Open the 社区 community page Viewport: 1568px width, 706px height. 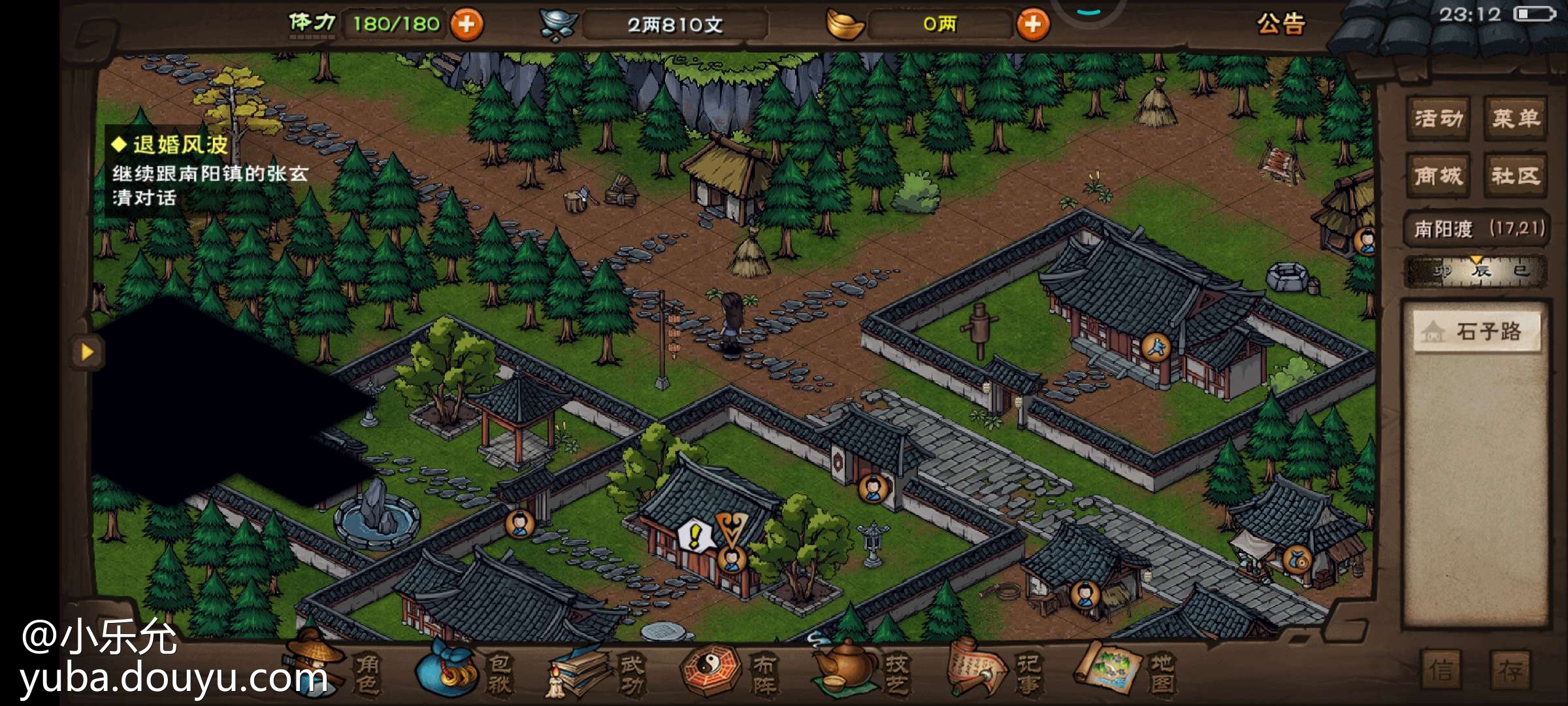coord(1516,175)
